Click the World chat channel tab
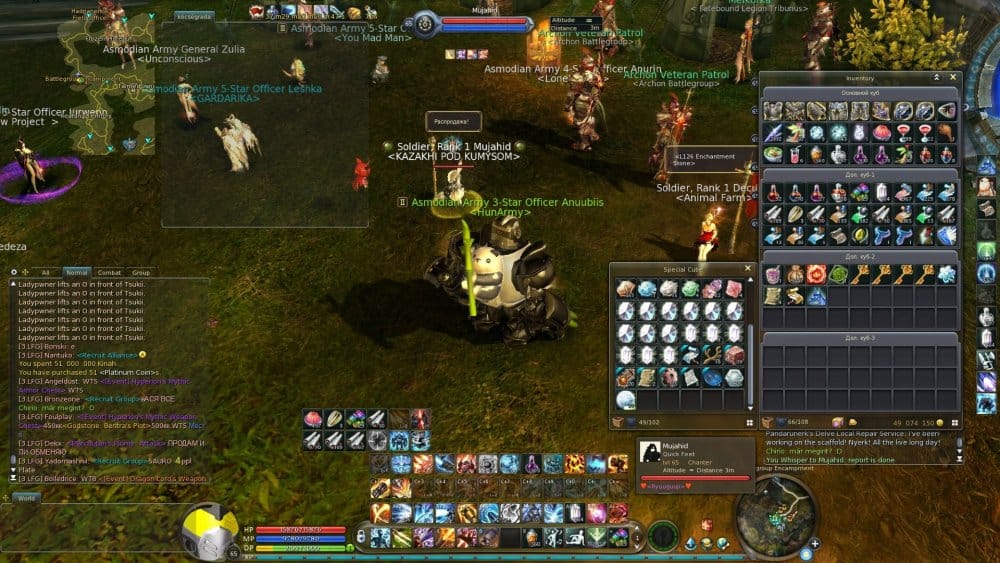The width and height of the screenshot is (1000, 563). tap(26, 497)
